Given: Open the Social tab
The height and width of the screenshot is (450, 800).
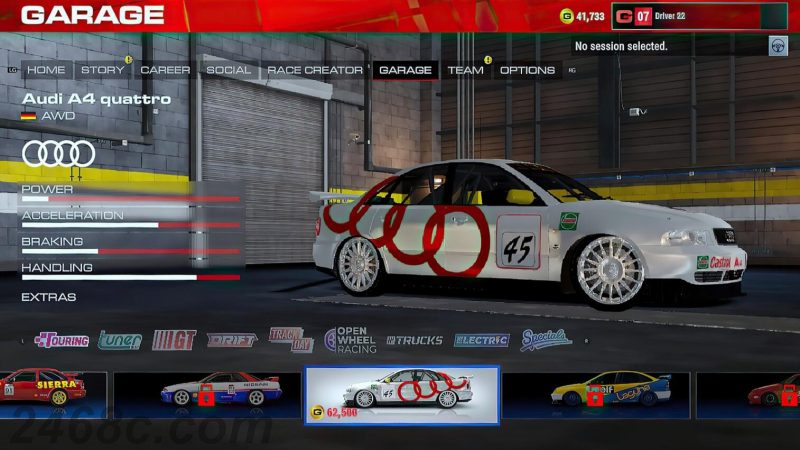Looking at the screenshot, I should (x=228, y=70).
